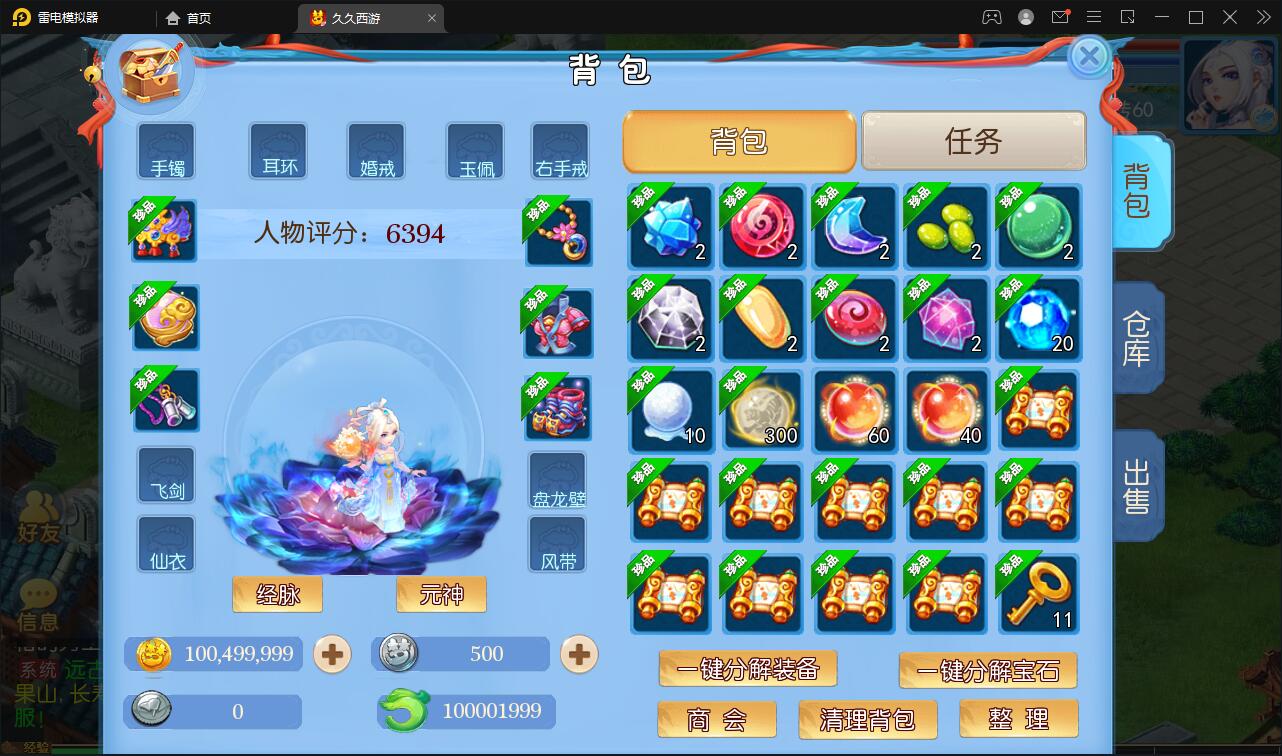Image resolution: width=1282 pixels, height=756 pixels.
Task: Select the crystal ball item showing 10
Action: [x=670, y=410]
